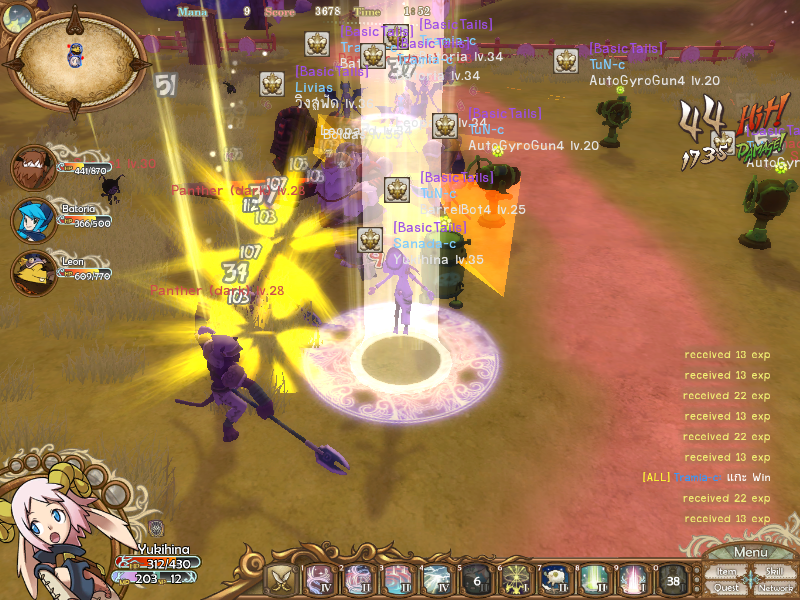Viewport: 800px width, 600px height.
Task: Use the hotbar slot showing 6
Action: pyautogui.click(x=475, y=580)
